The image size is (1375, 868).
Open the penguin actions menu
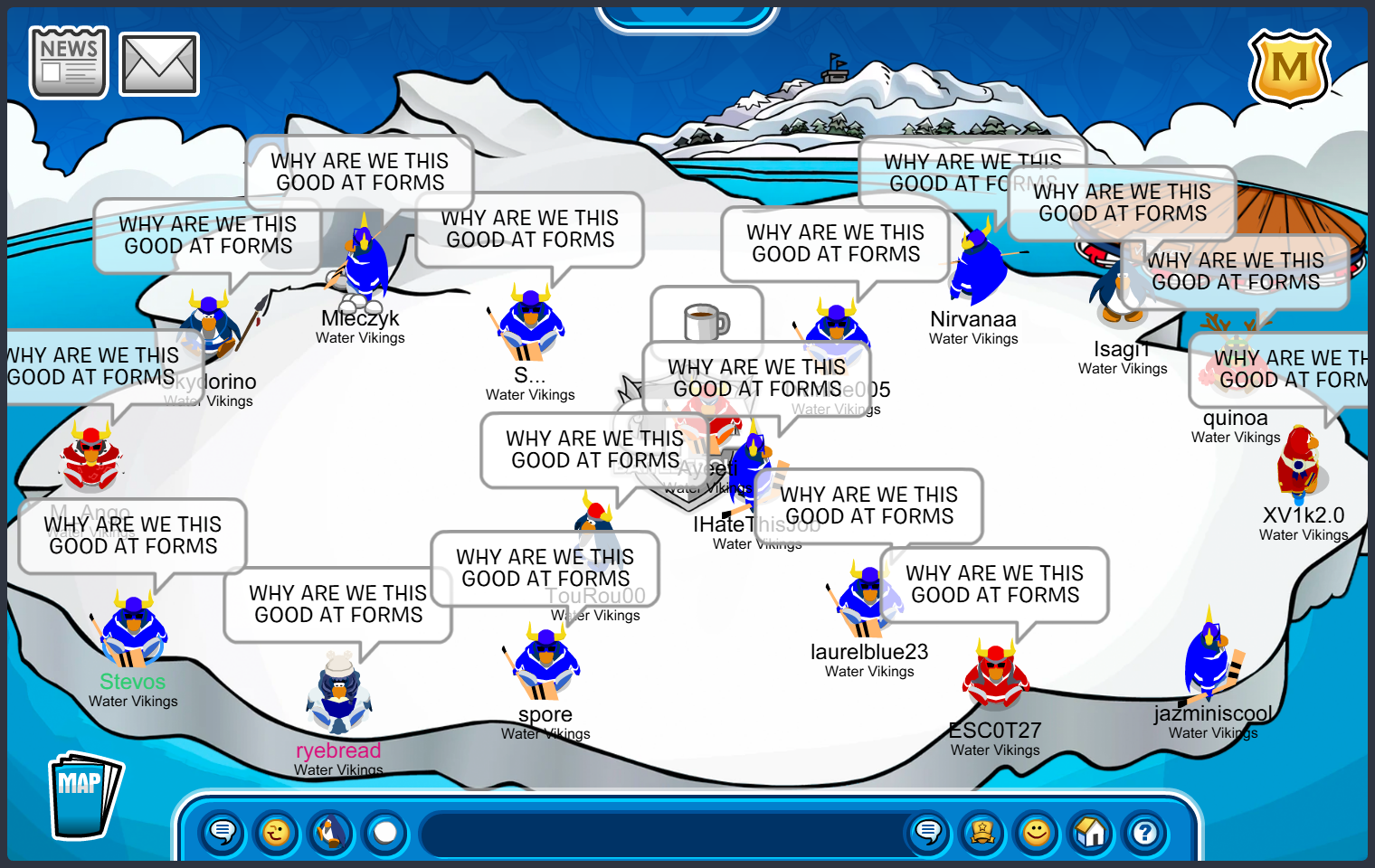pyautogui.click(x=331, y=832)
